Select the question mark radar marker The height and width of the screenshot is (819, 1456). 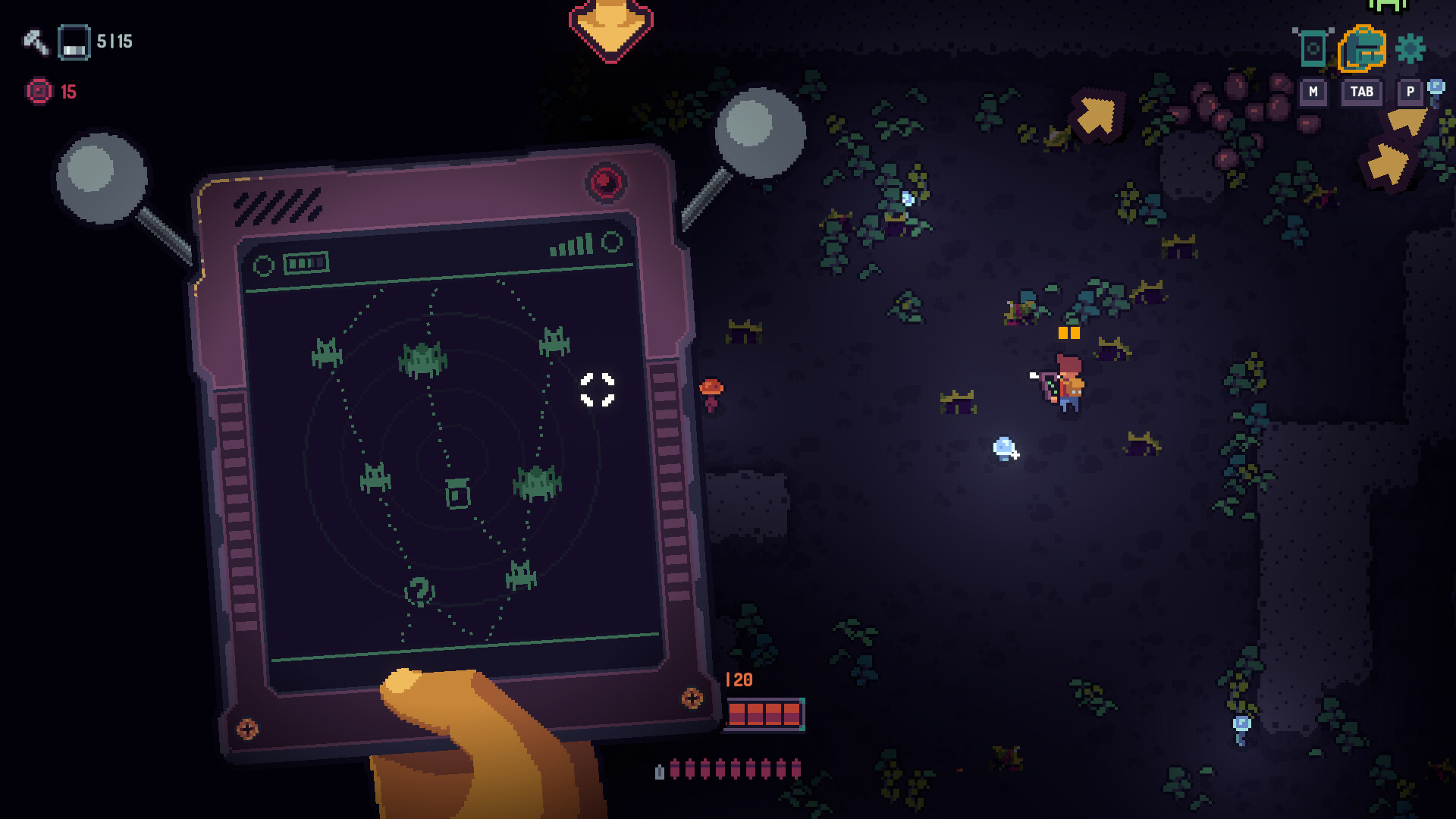419,591
